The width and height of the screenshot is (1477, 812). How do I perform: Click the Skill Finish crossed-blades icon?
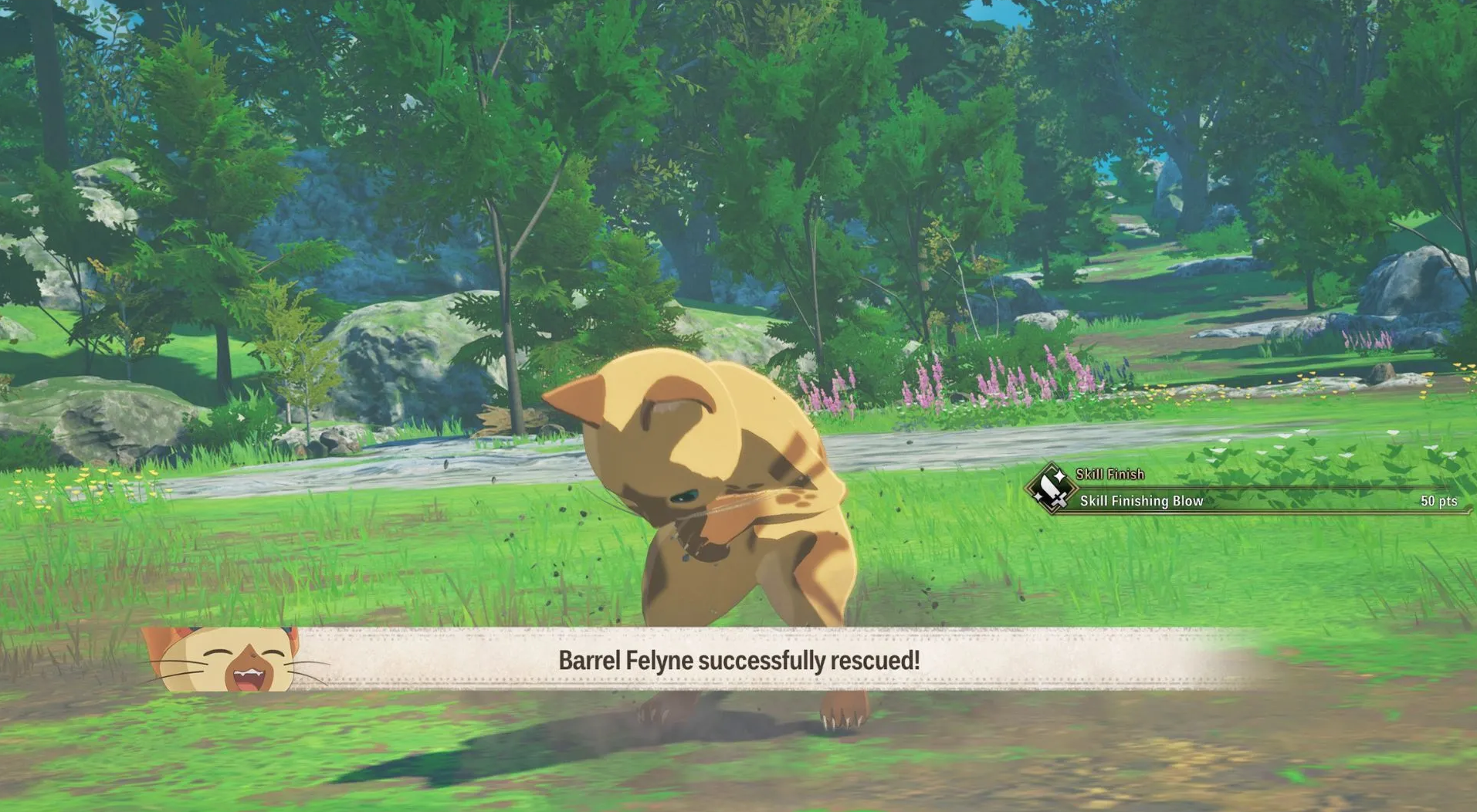tap(1051, 489)
